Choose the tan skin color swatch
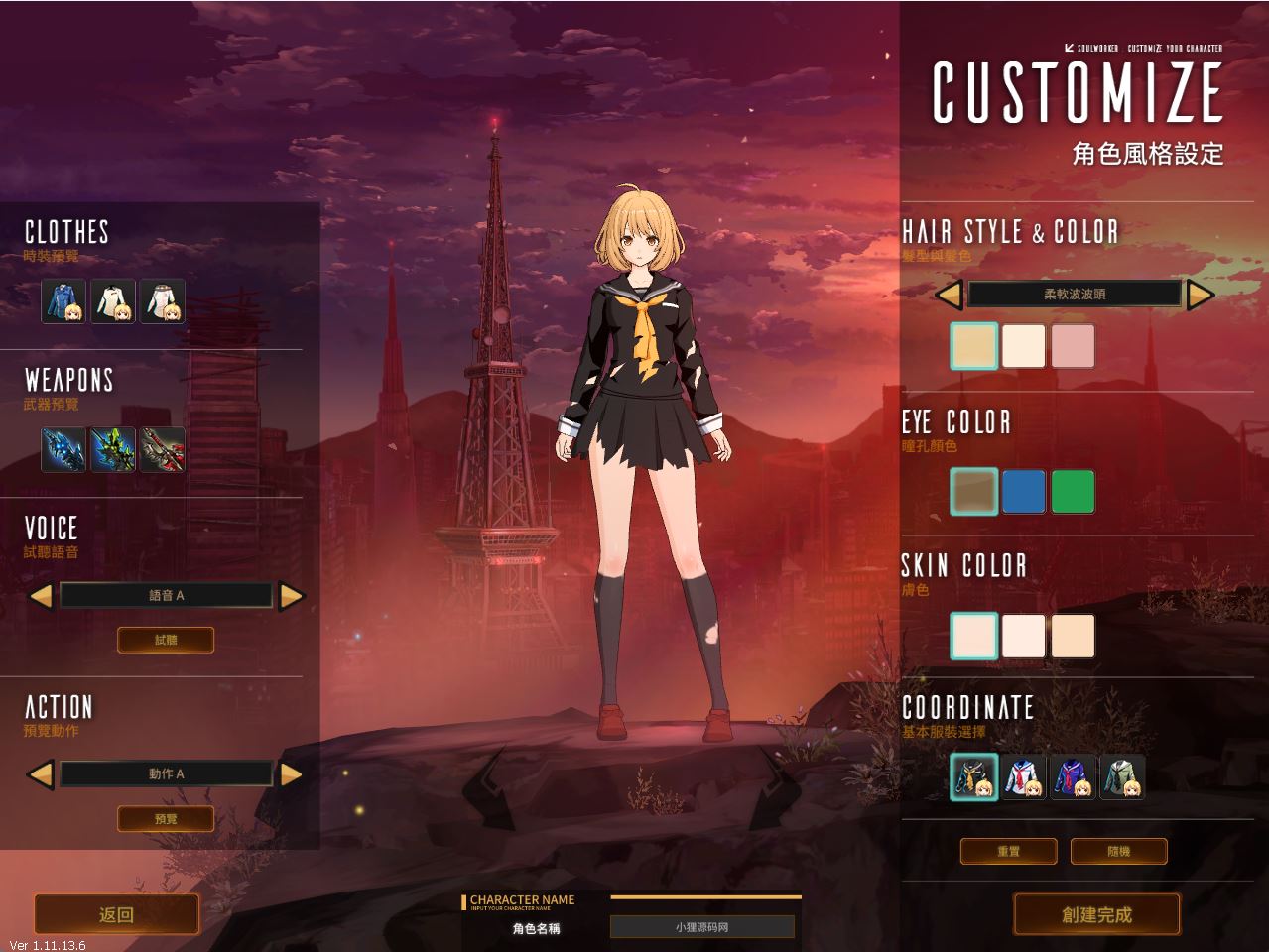Screen dimensions: 1269x952 1073,636
